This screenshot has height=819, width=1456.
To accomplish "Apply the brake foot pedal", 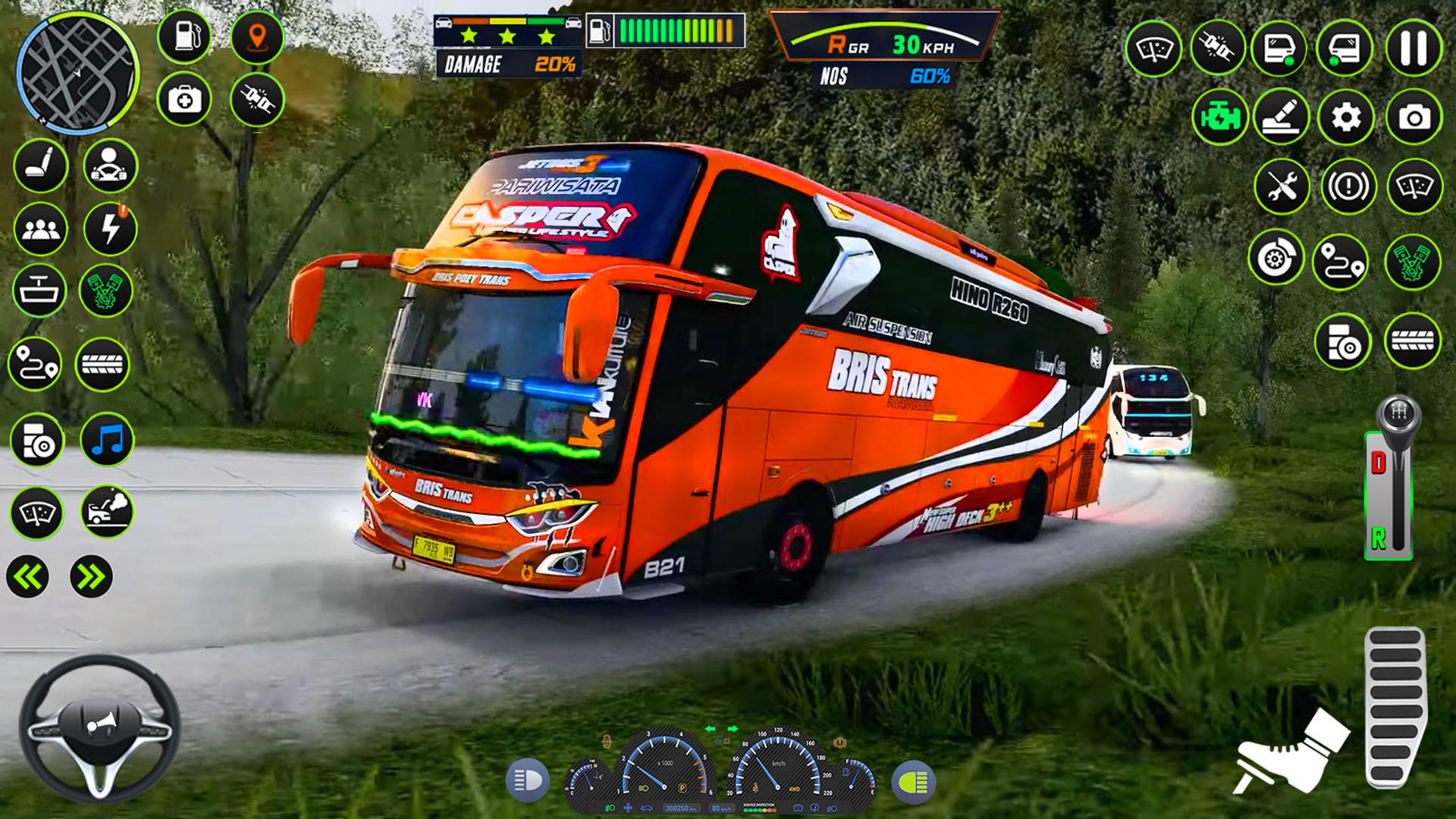I will point(1291,751).
